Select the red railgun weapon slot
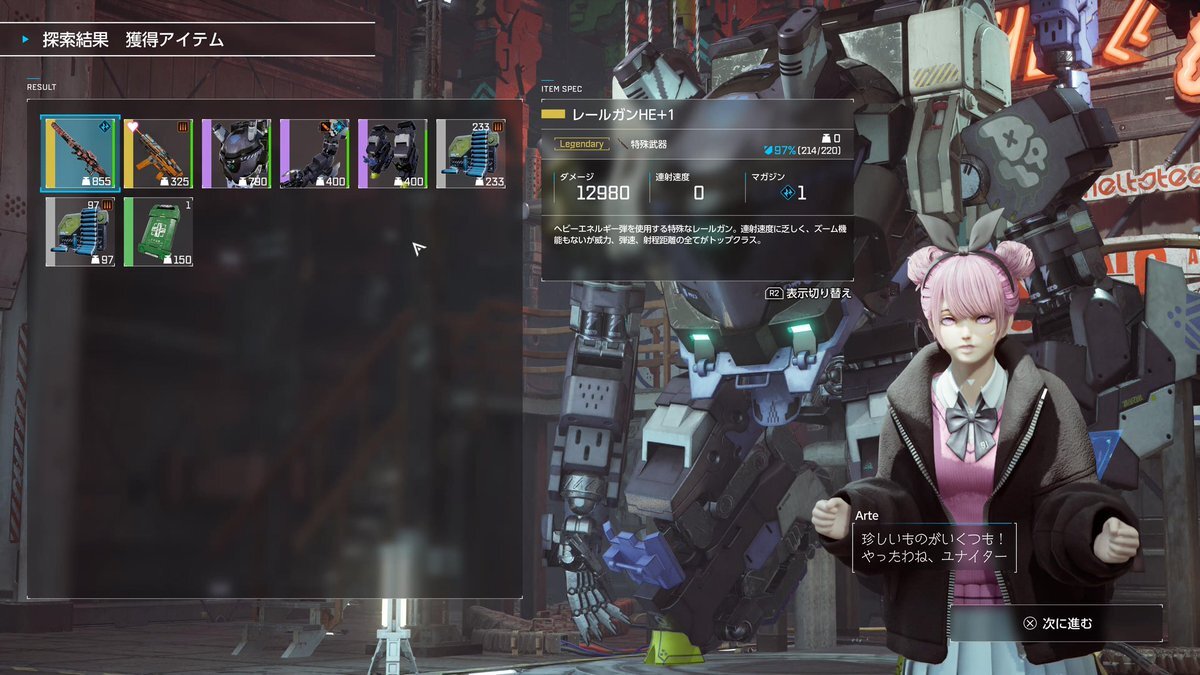The height and width of the screenshot is (675, 1200). tap(81, 153)
